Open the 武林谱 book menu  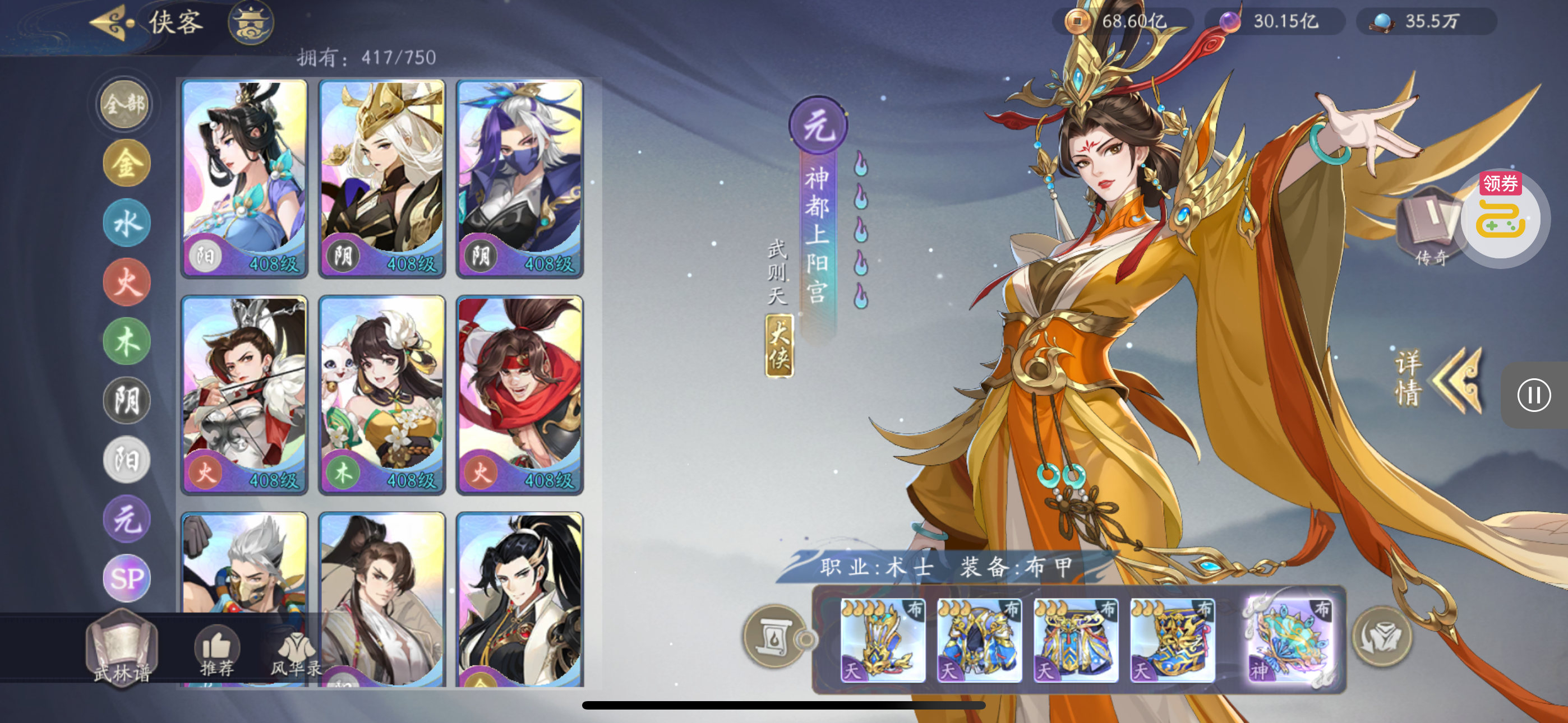(x=122, y=648)
